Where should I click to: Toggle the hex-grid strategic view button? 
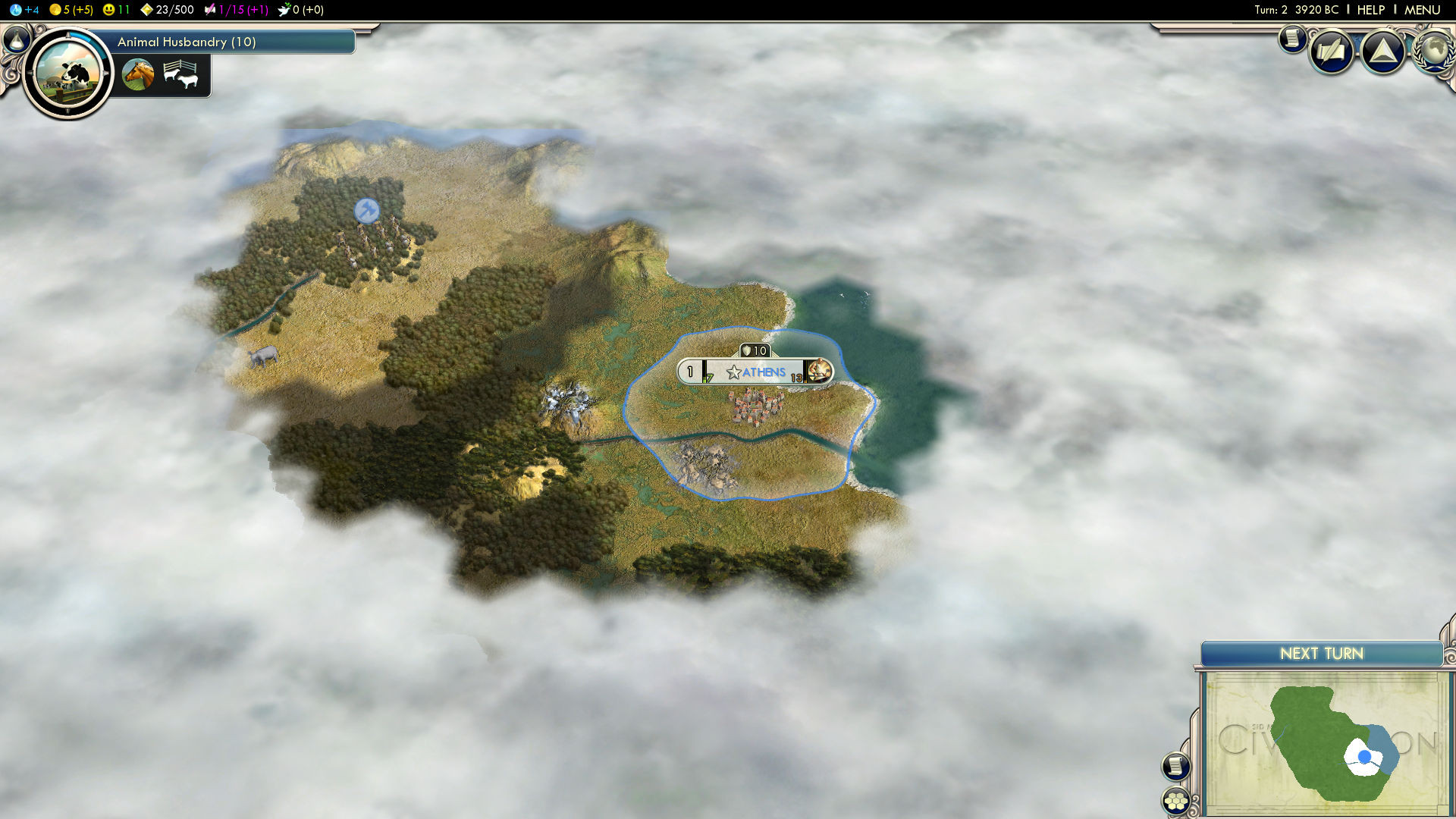point(1175,801)
